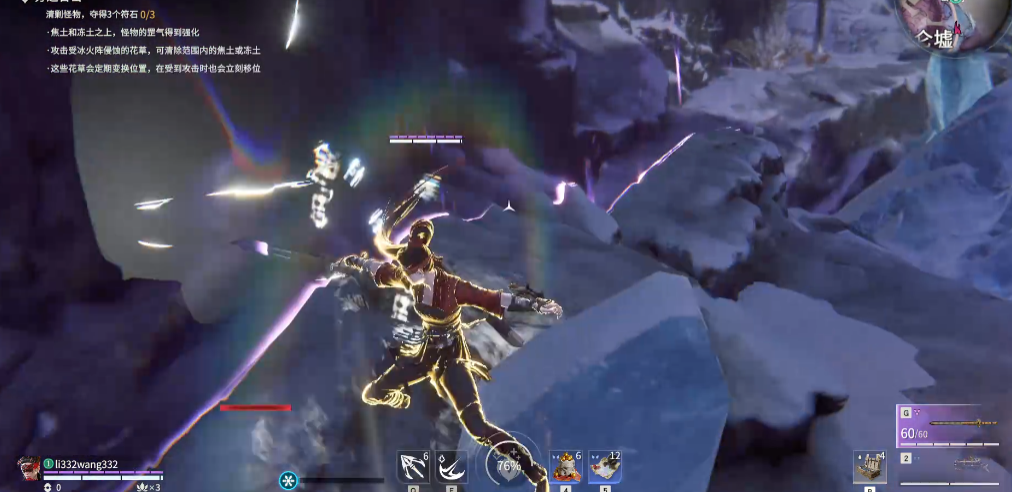The height and width of the screenshot is (492, 1012).
Task: Activate the grappling hook skill icon
Action: [413, 467]
